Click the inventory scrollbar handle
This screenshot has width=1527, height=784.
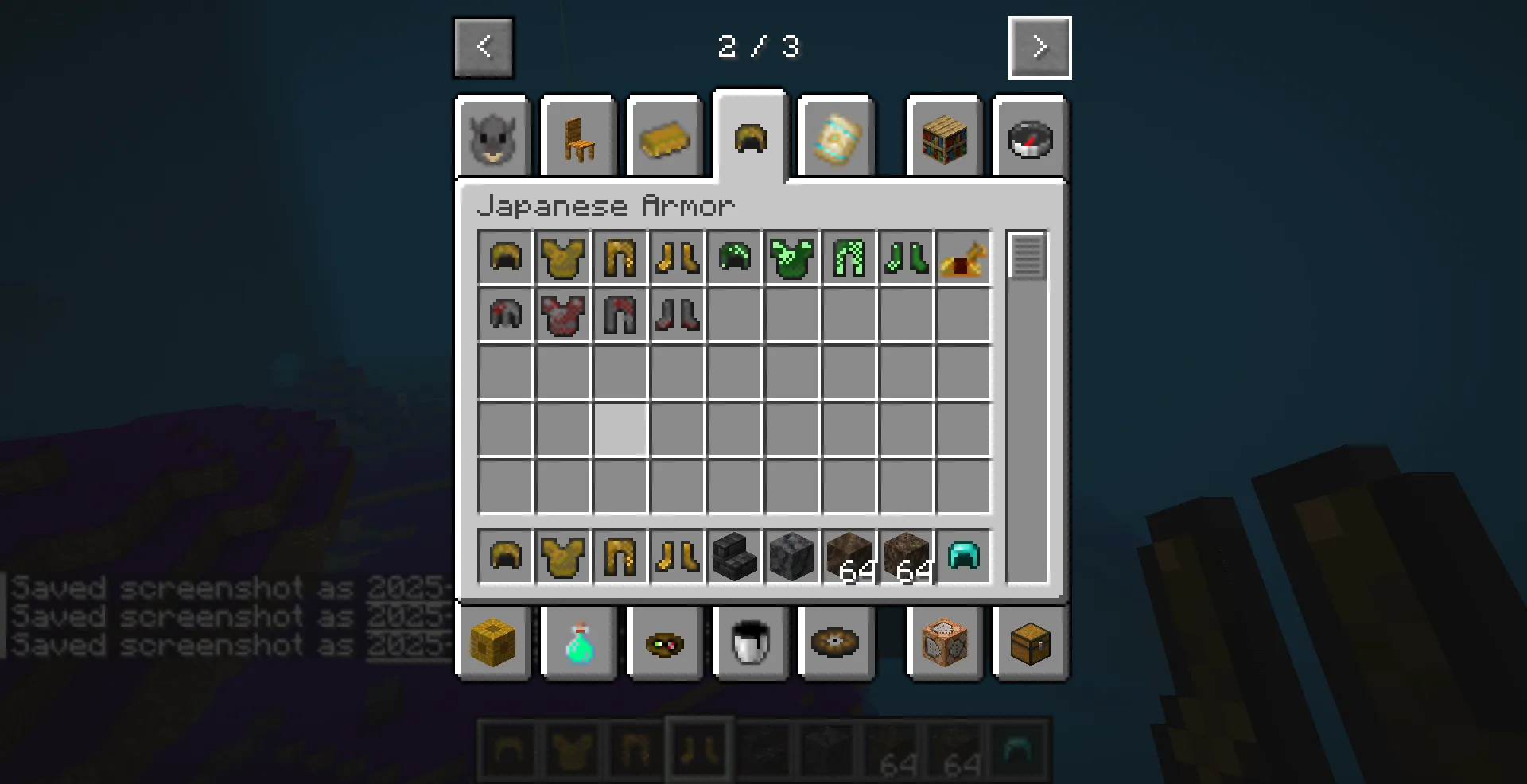[x=1028, y=254]
